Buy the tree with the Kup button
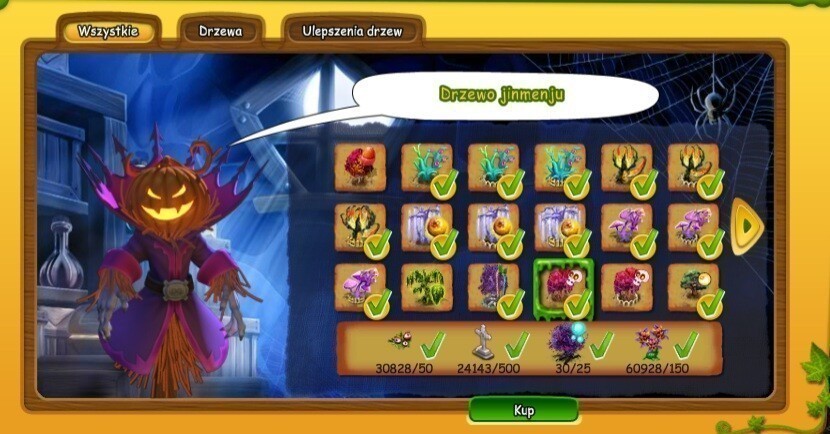 point(524,410)
